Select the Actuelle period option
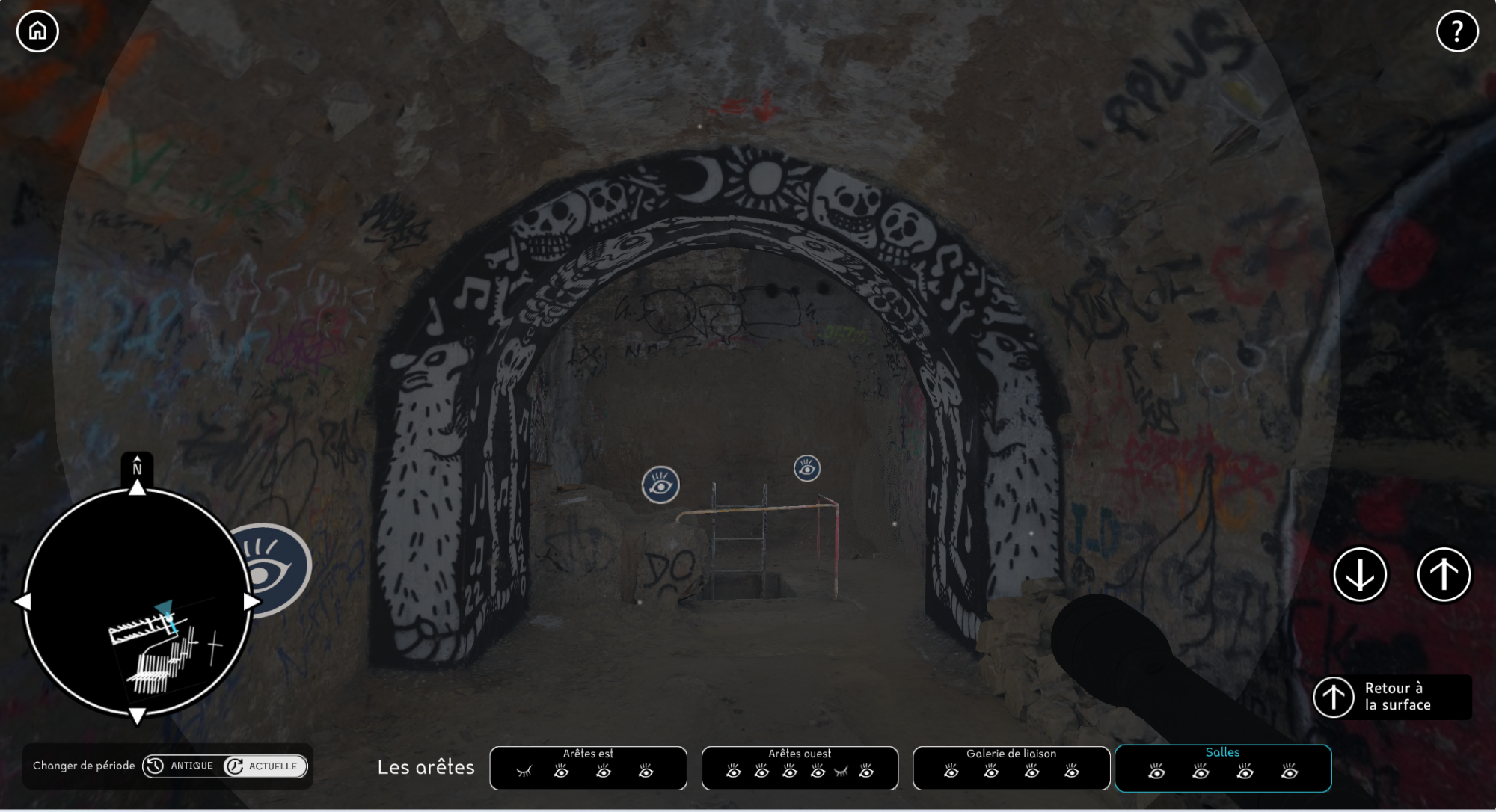Image resolution: width=1496 pixels, height=812 pixels. point(265,766)
